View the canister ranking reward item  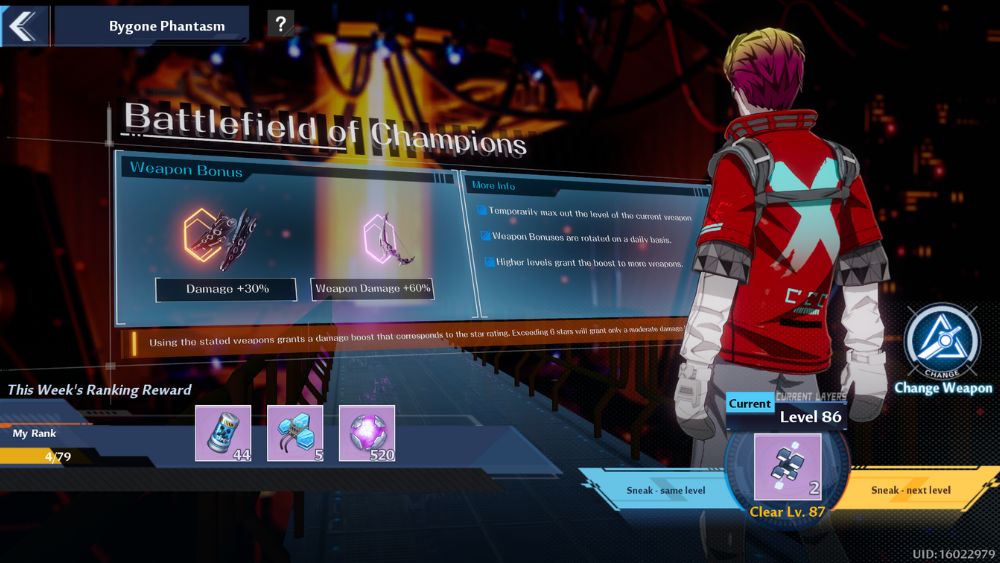[223, 433]
